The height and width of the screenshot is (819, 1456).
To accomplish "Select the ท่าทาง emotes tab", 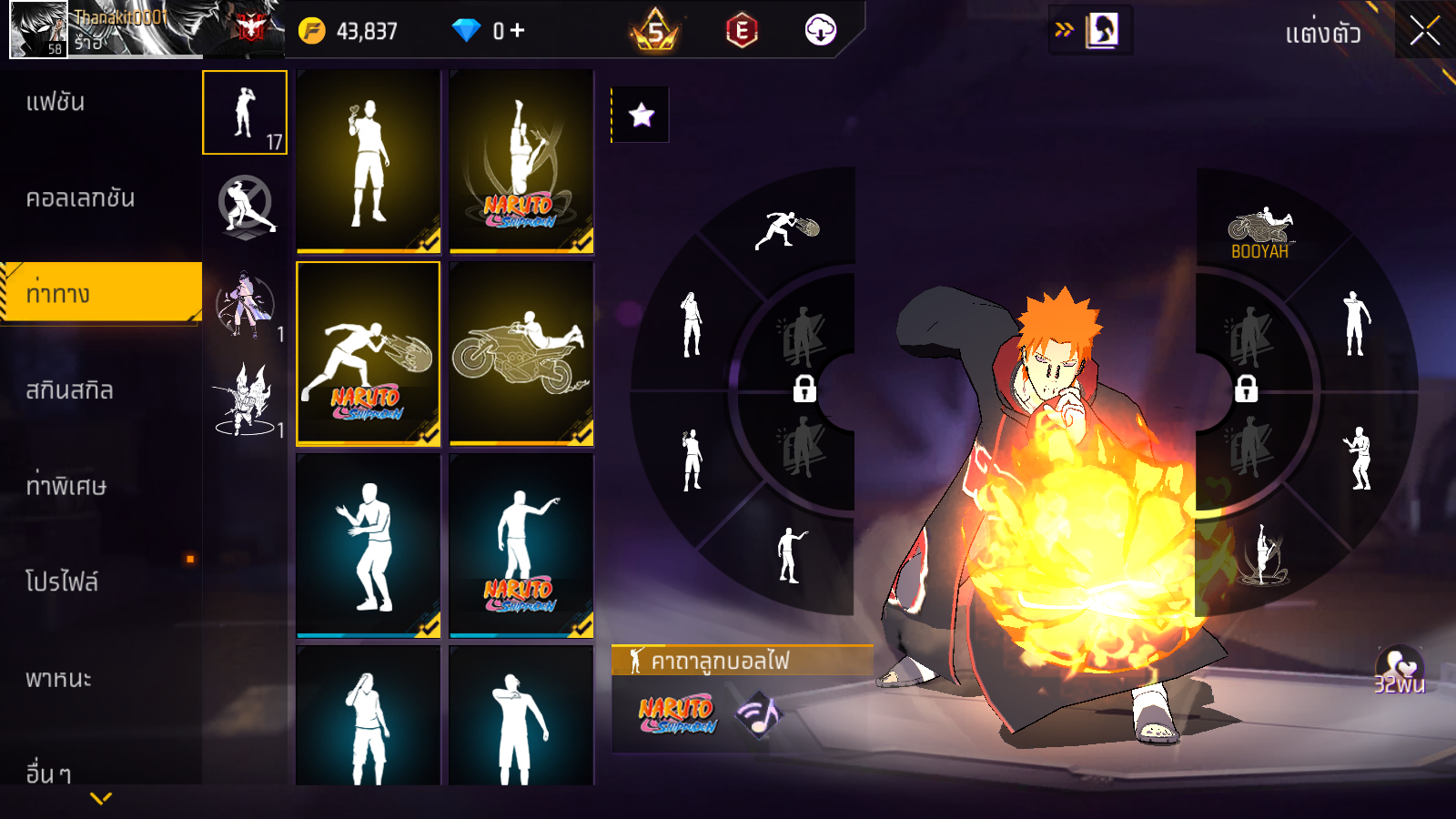I will 58,294.
